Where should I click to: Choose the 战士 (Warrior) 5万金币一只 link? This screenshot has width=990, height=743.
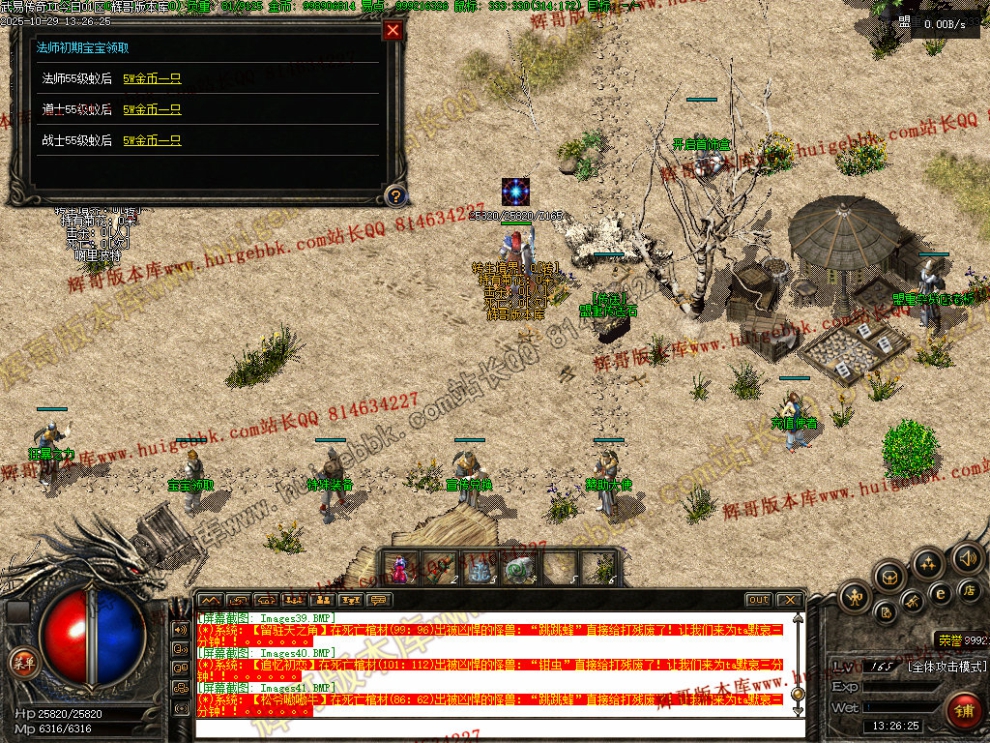(152, 140)
